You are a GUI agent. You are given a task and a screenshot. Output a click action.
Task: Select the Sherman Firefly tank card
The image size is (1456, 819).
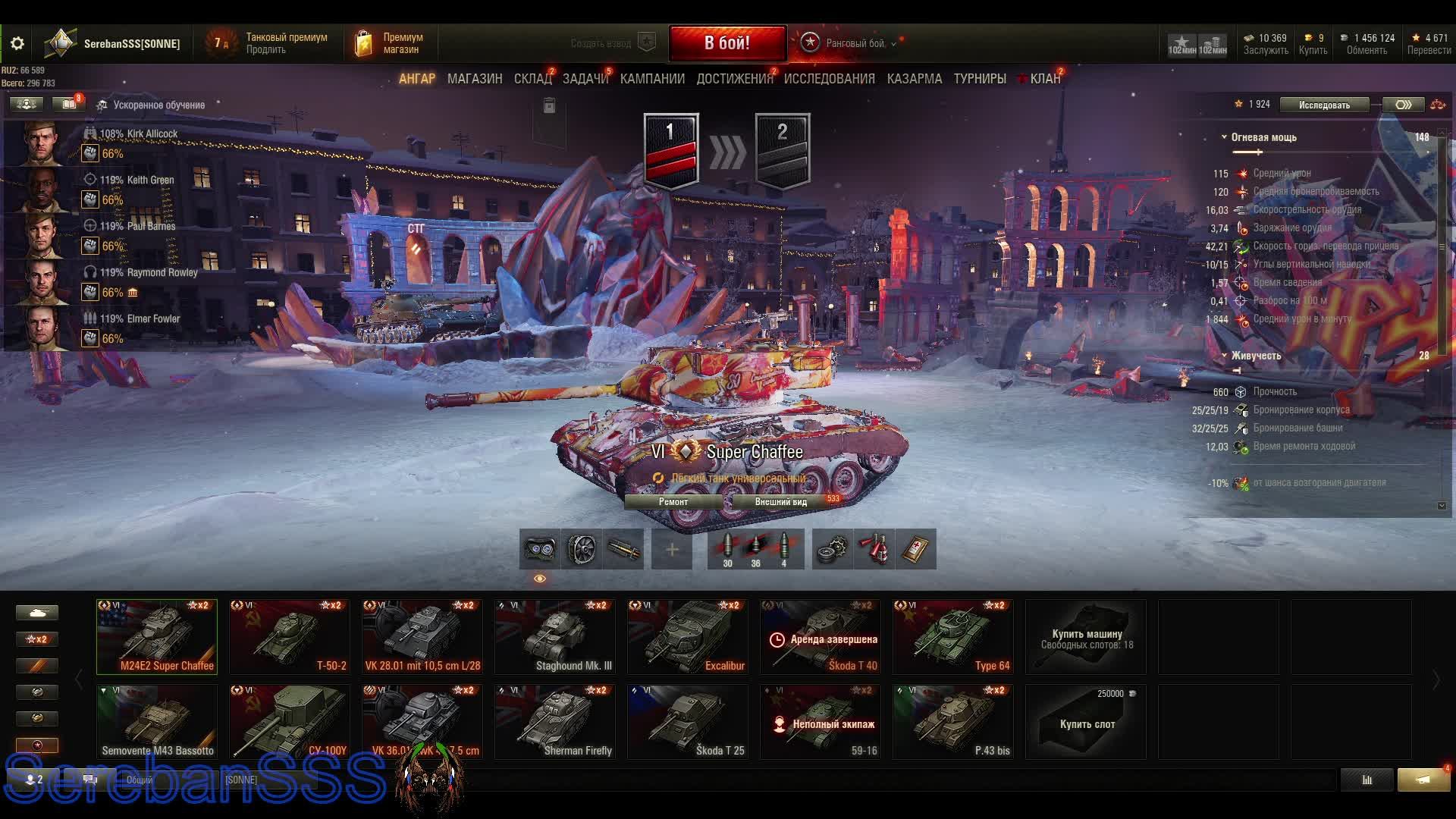tap(554, 722)
